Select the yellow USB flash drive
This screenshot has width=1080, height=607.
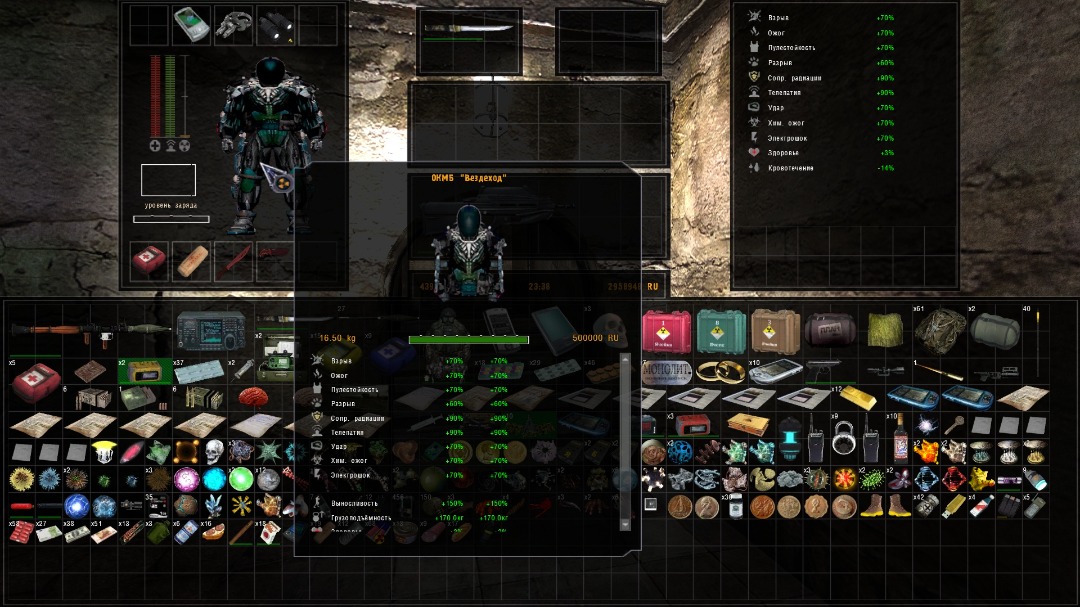click(x=955, y=506)
